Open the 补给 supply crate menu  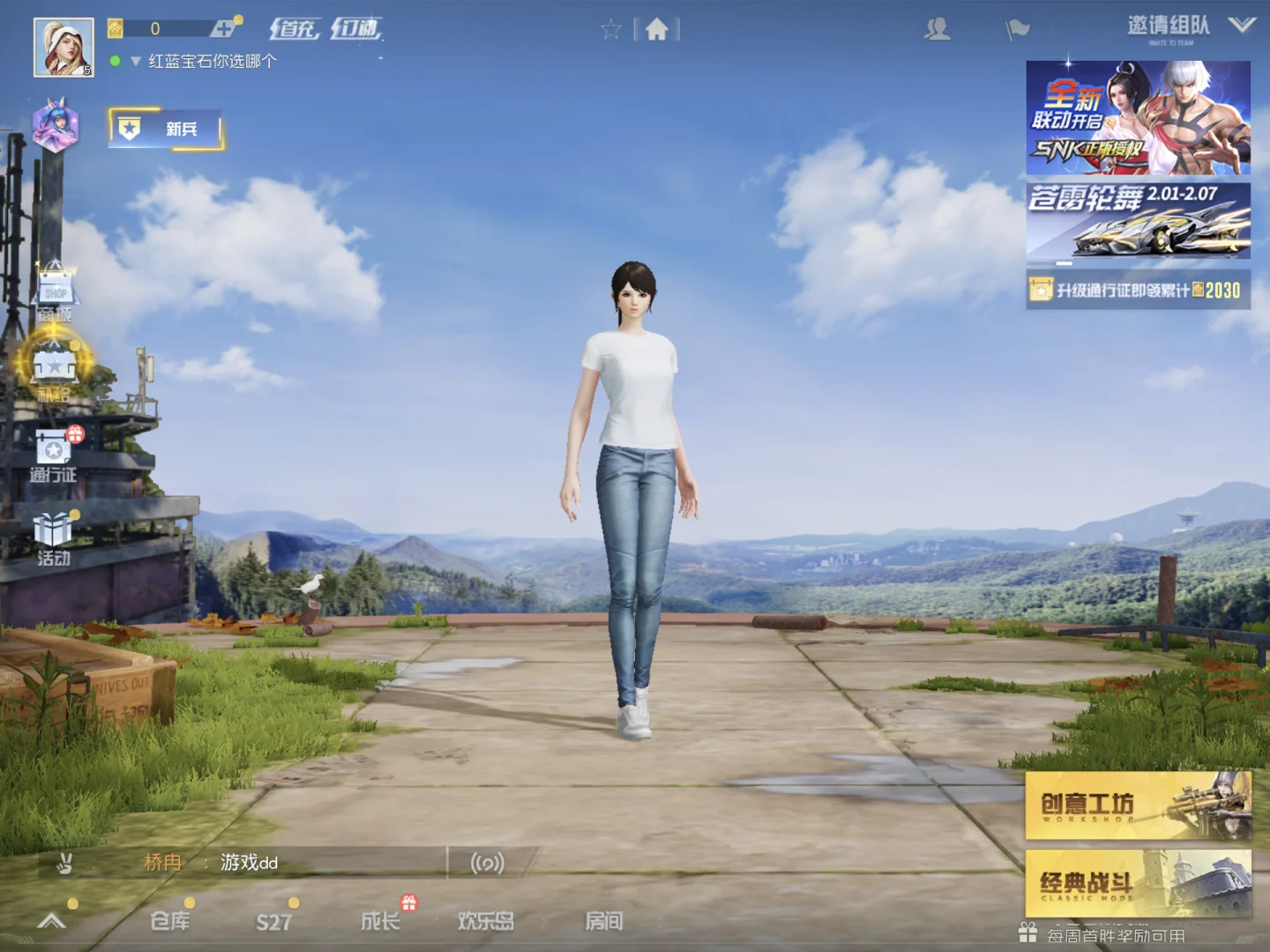tap(56, 366)
